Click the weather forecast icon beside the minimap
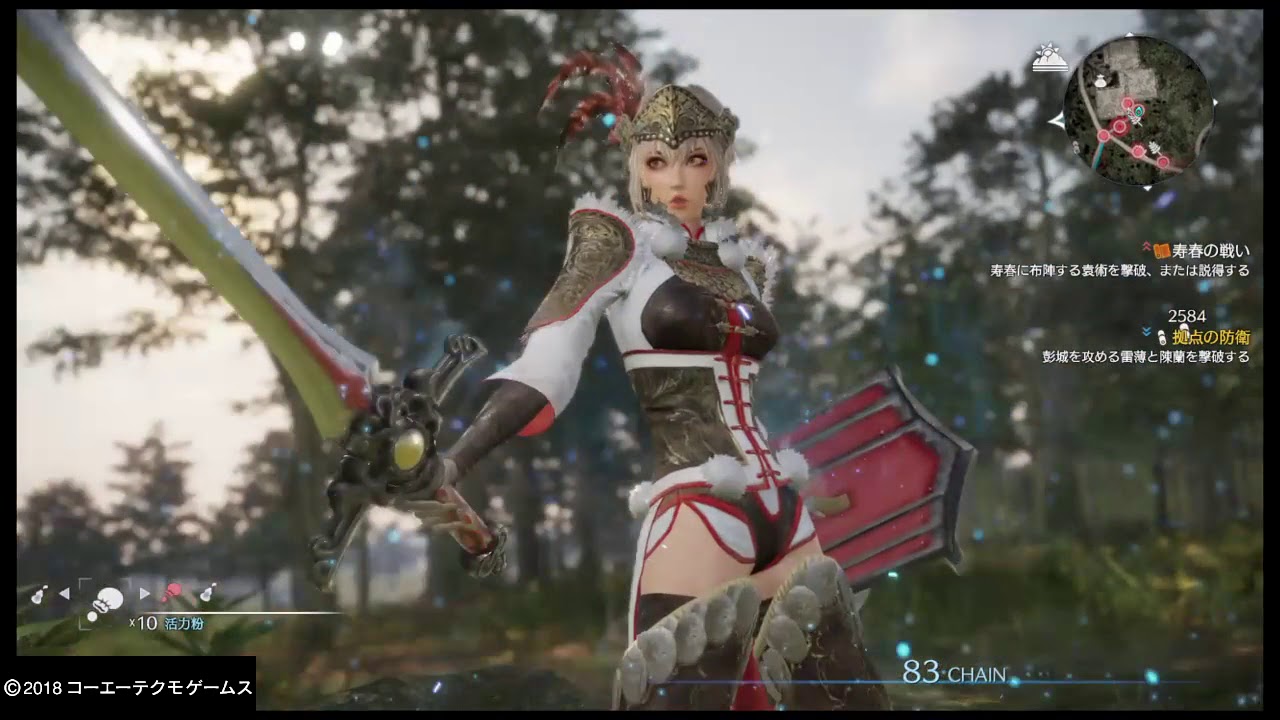 coord(1050,56)
